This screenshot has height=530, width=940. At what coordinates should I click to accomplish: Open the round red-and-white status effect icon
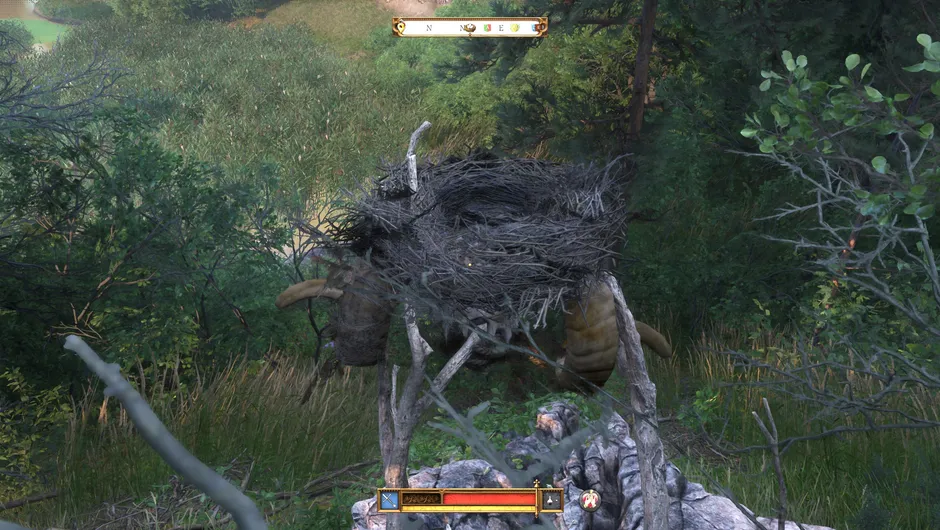click(590, 499)
